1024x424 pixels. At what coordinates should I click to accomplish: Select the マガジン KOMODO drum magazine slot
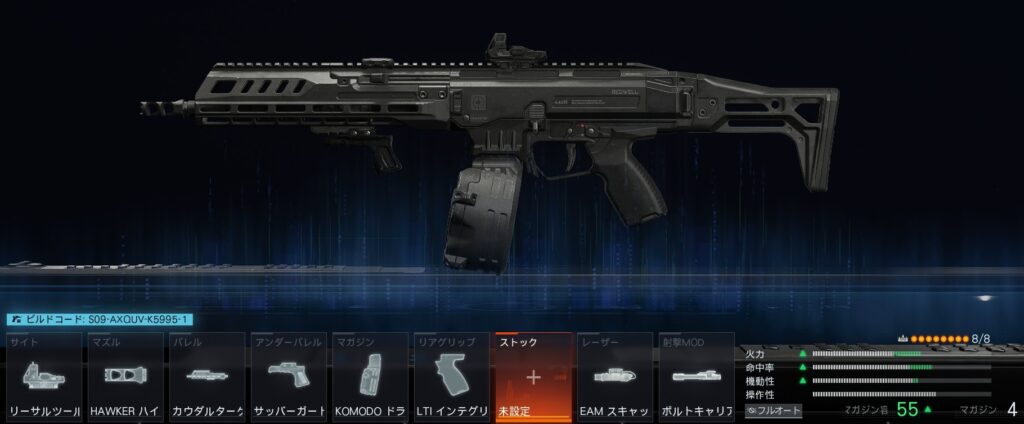[x=369, y=378]
